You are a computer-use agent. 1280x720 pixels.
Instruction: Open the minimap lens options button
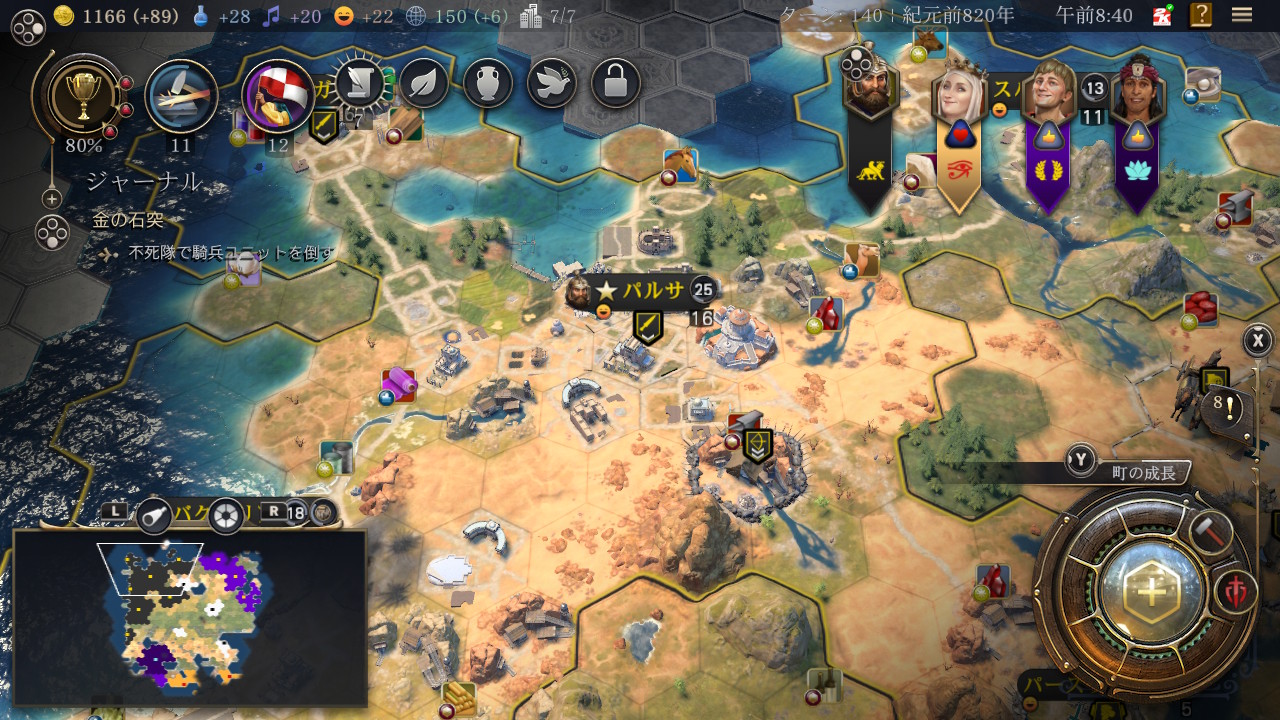227,514
